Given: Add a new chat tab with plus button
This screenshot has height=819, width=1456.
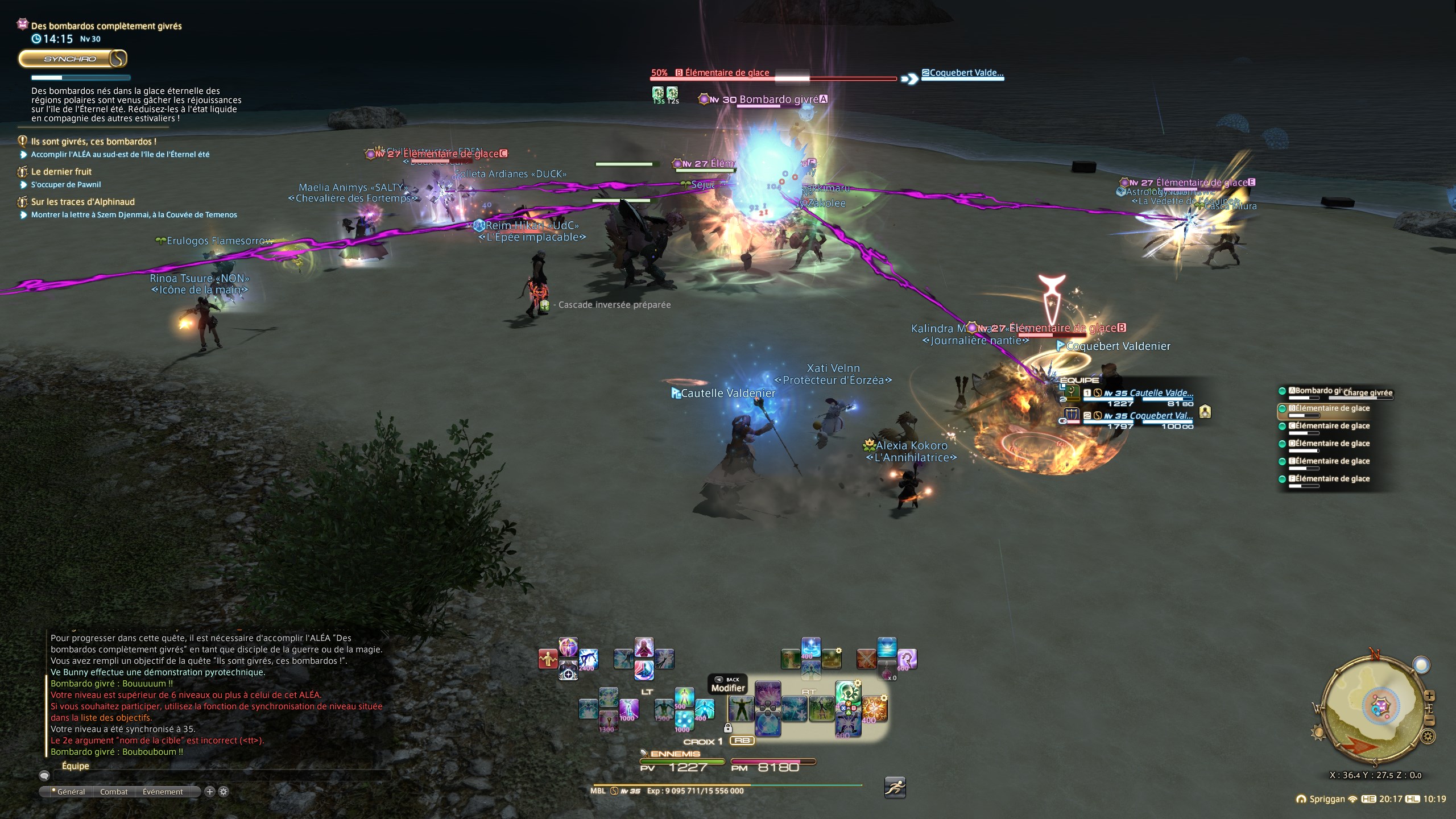Looking at the screenshot, I should [x=210, y=792].
